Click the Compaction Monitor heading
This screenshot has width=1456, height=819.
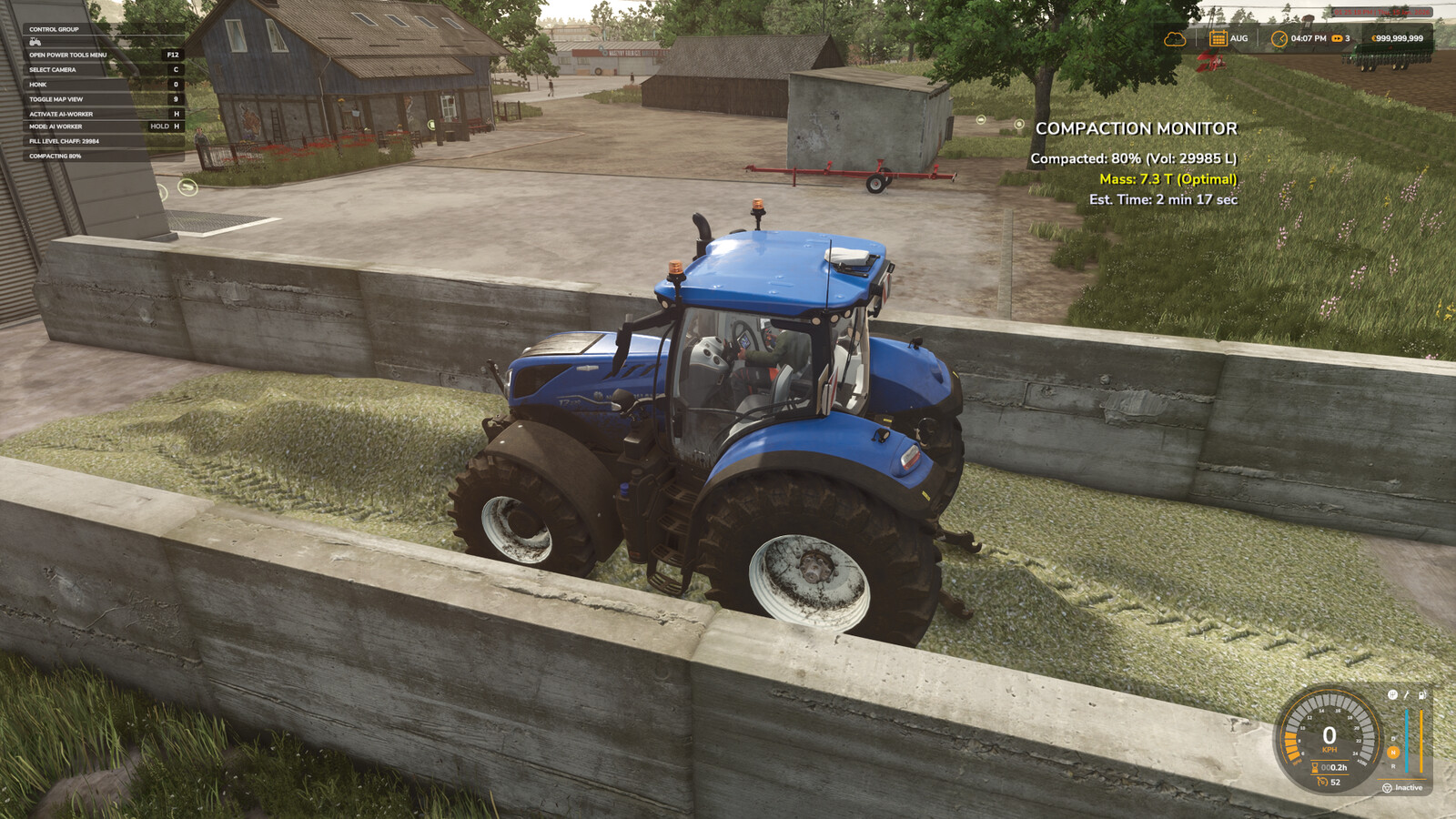1139,128
